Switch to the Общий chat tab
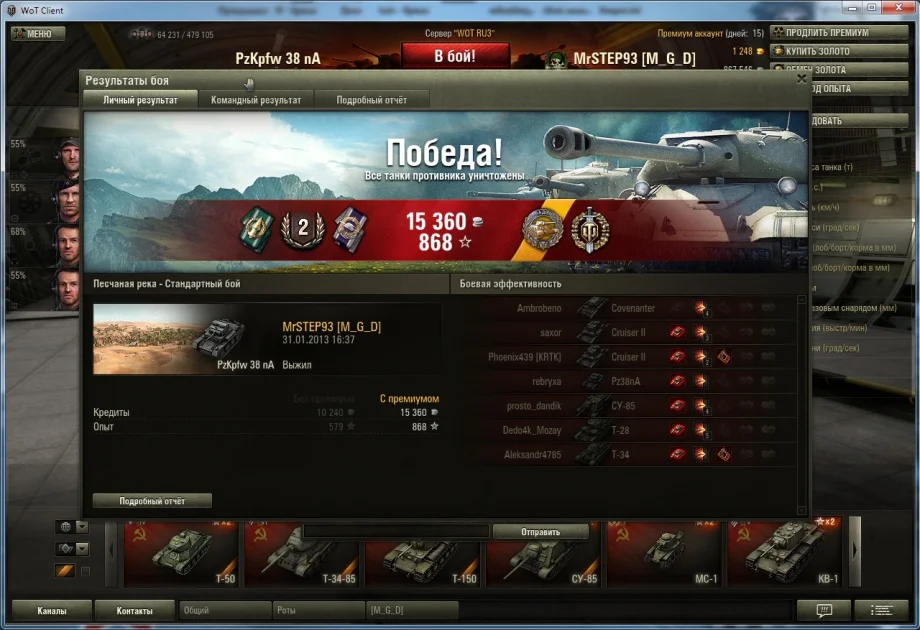 coord(224,610)
